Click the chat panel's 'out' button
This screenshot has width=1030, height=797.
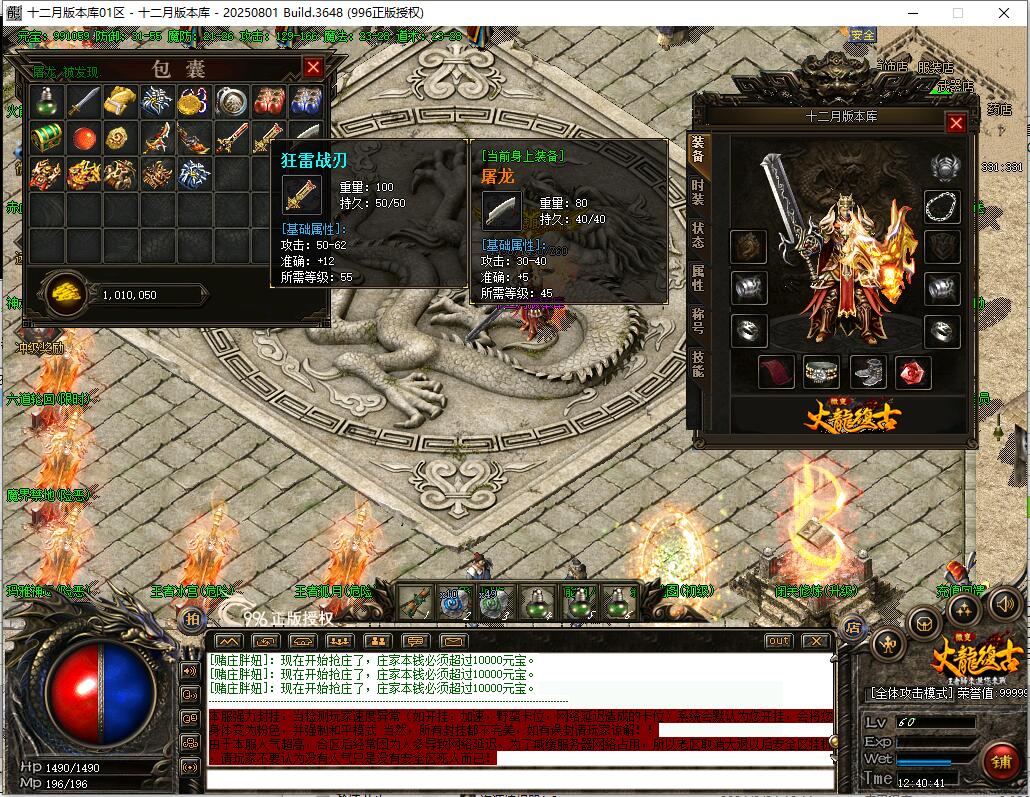777,641
